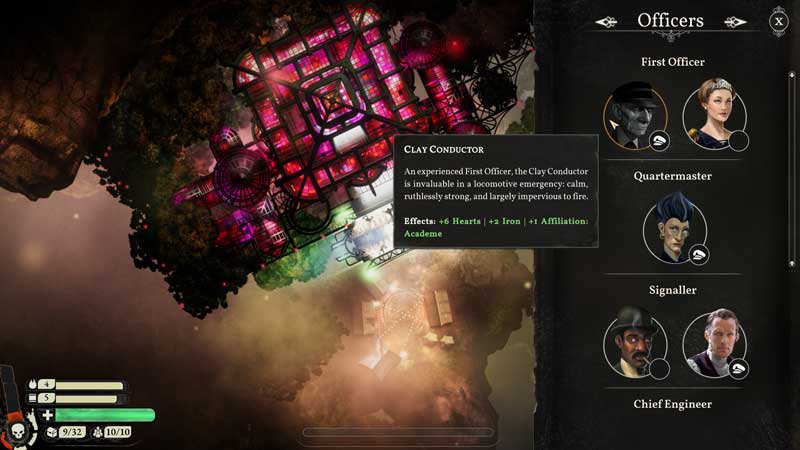Open the cargo hold crate icon
The width and height of the screenshot is (800, 450).
[52, 432]
